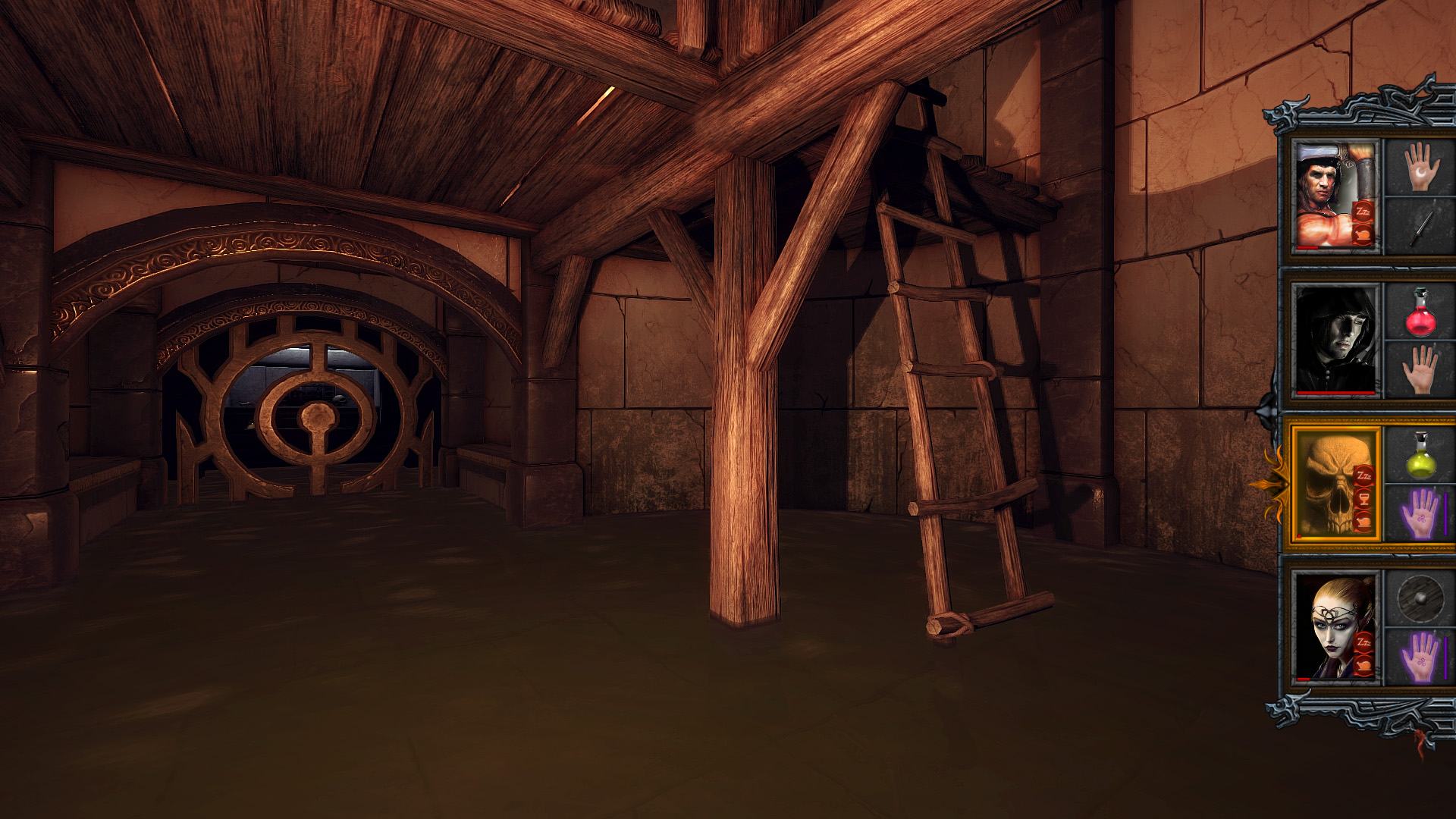Use the barbarian's dagger weapon slot
This screenshot has height=819, width=1456.
coord(1416,225)
